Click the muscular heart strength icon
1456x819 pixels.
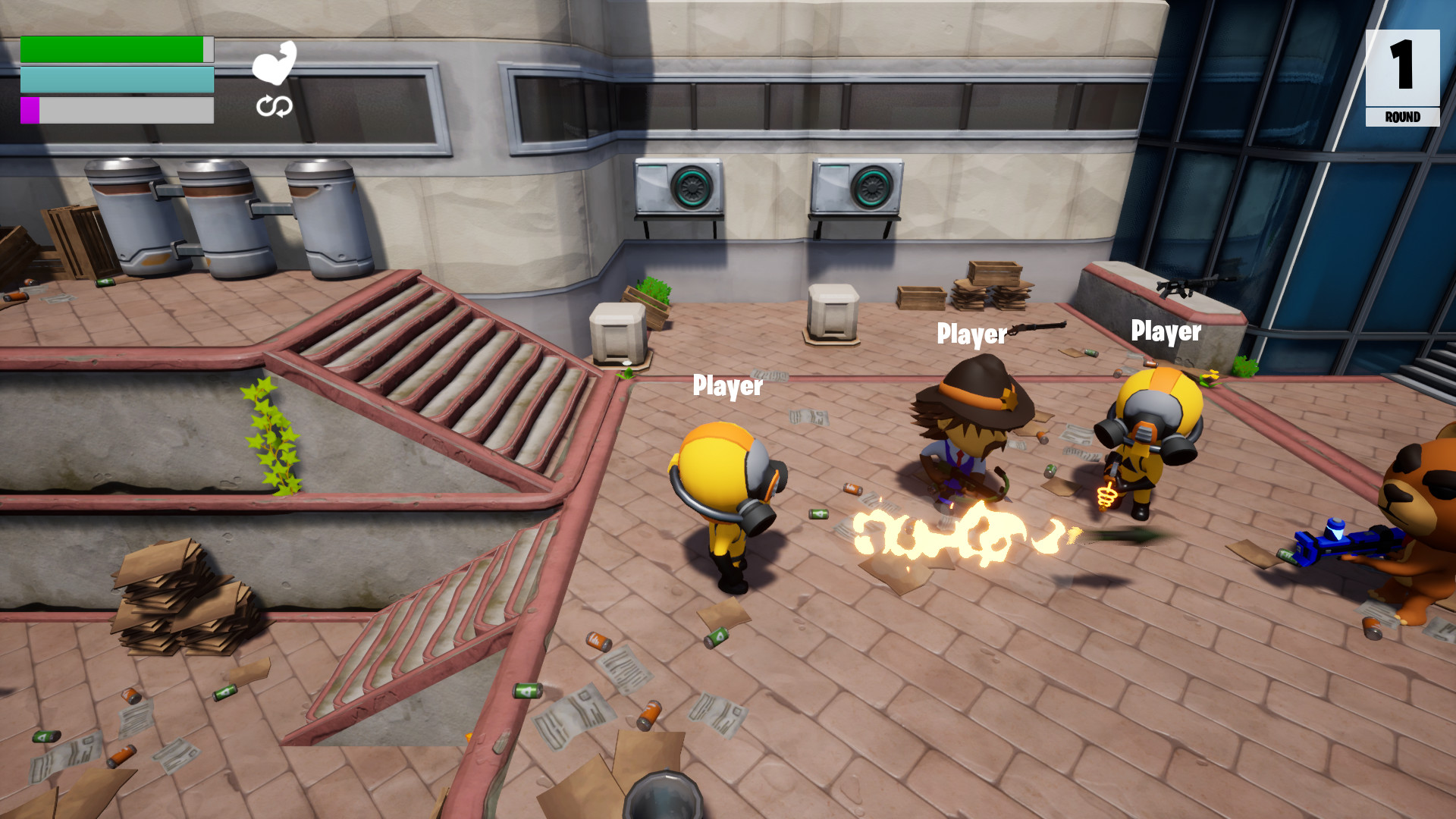click(276, 67)
